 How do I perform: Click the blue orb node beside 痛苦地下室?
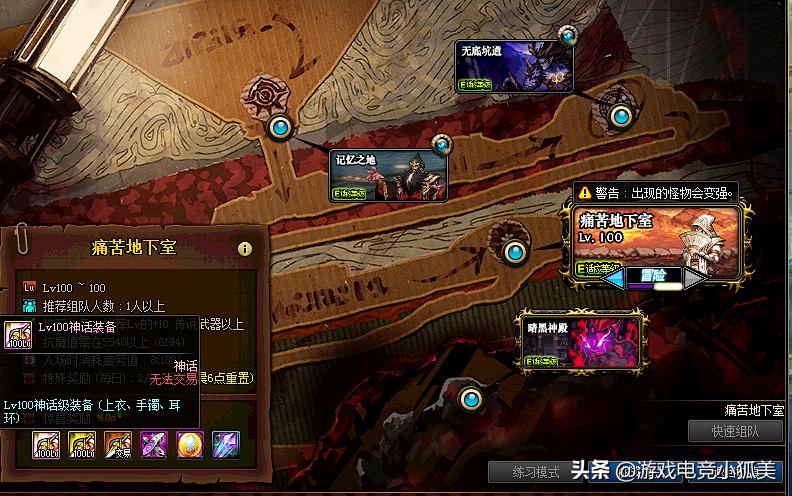pos(514,251)
